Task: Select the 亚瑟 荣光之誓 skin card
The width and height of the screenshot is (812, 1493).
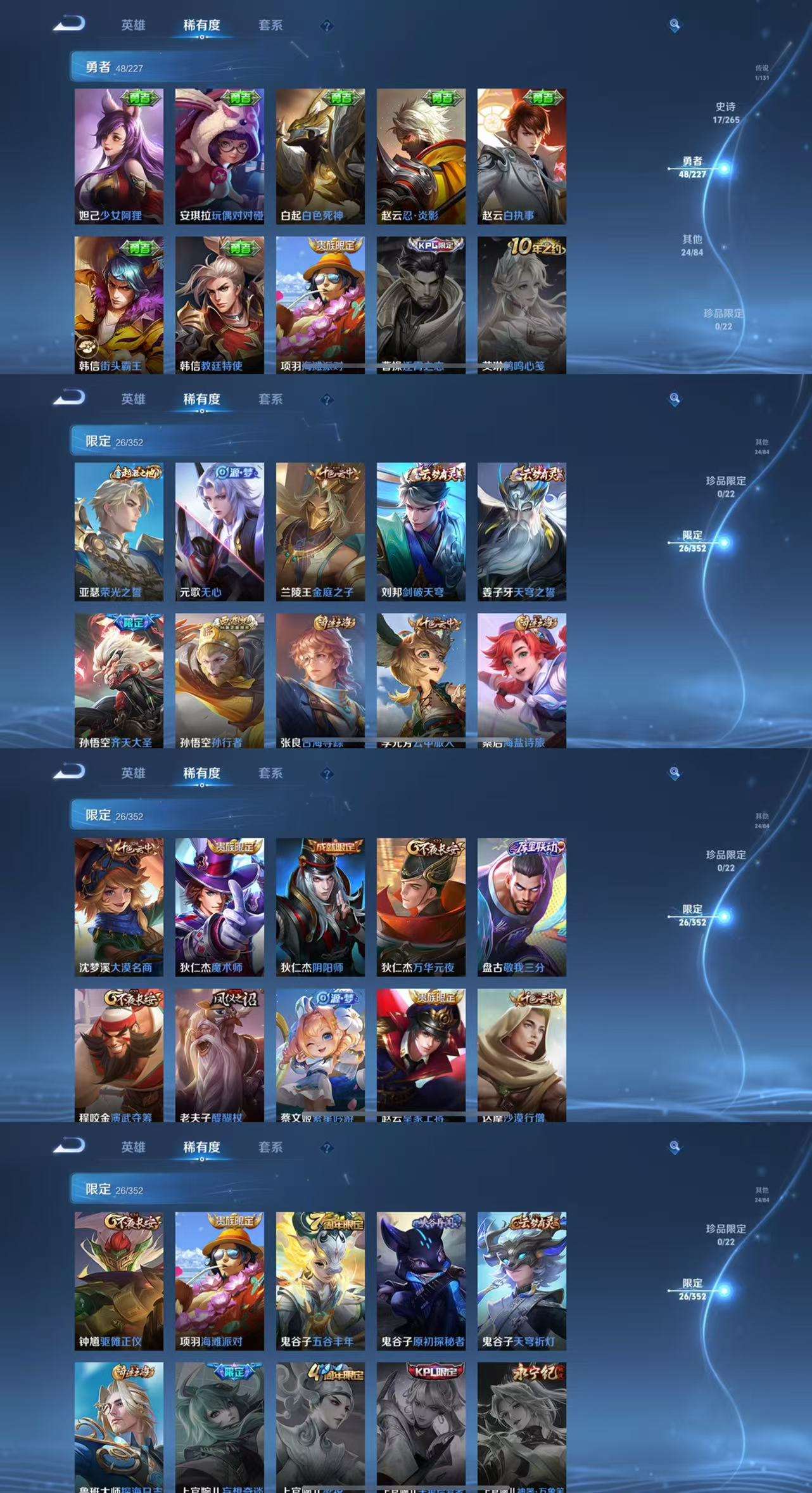Action: [x=118, y=531]
